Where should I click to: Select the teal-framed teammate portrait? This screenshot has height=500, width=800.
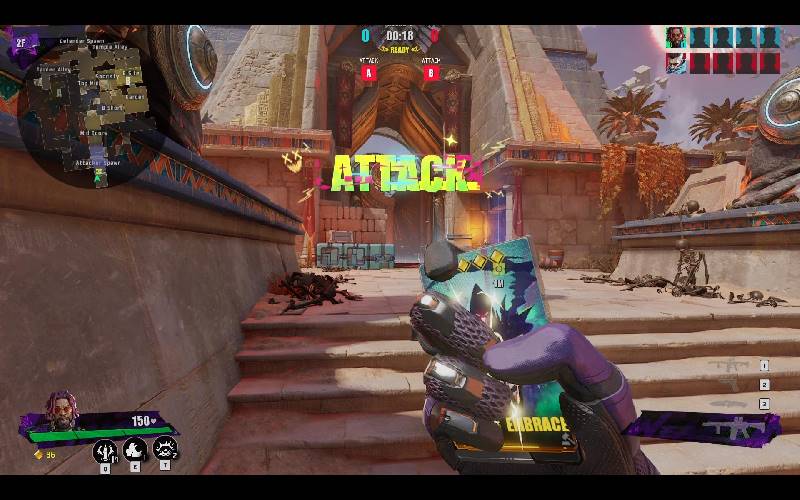pos(678,38)
